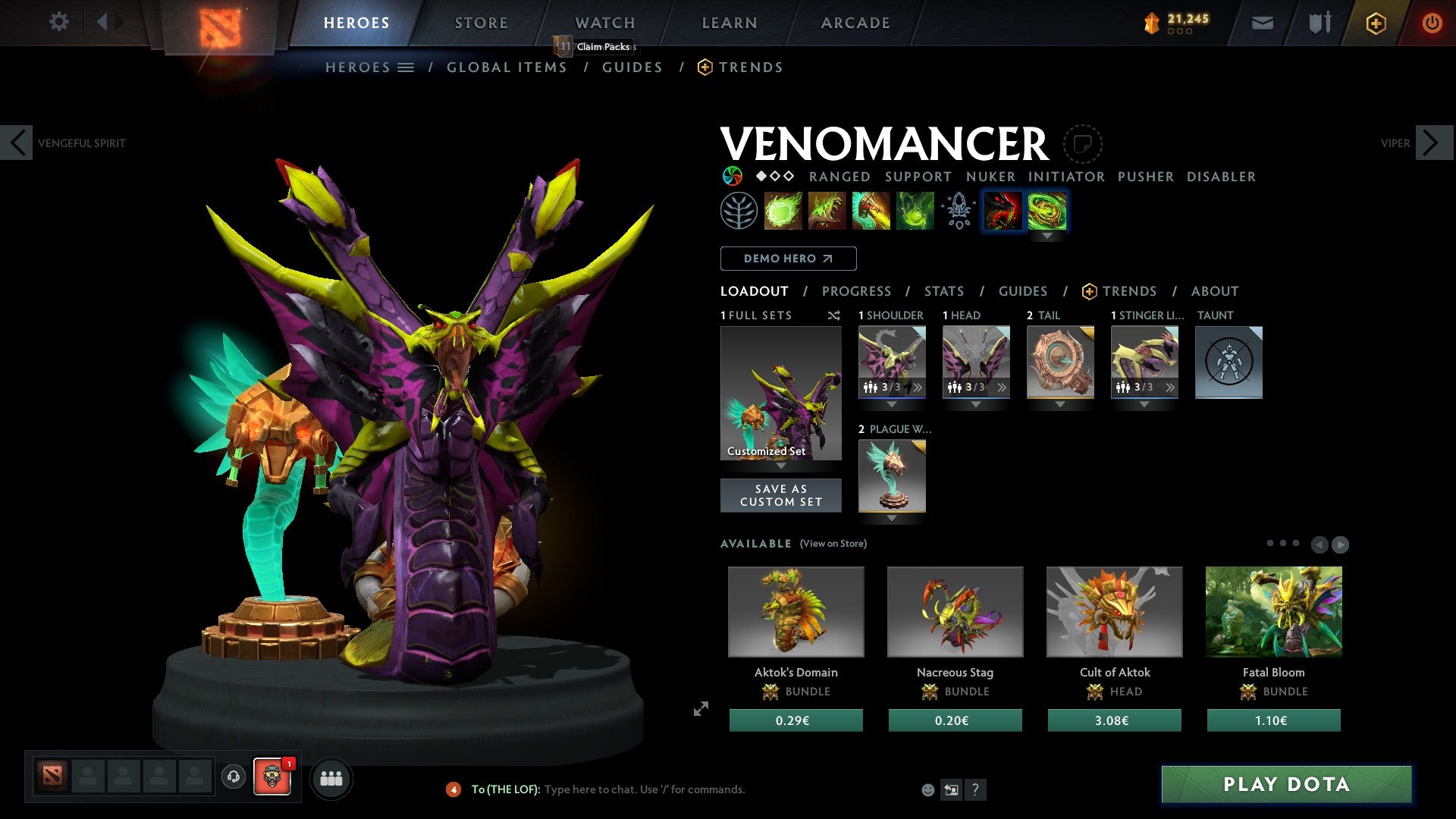The width and height of the screenshot is (1456, 819).
Task: Go to previous hero Vengeful Spirit
Action: tap(17, 143)
